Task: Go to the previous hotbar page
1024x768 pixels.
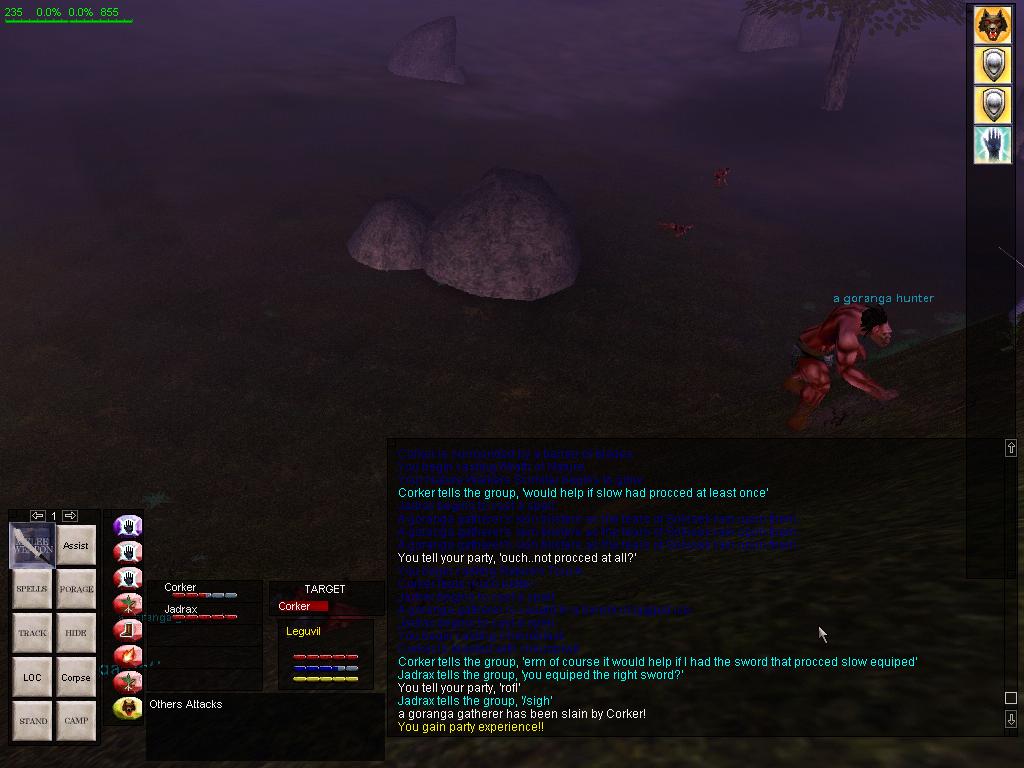Action: click(37, 516)
